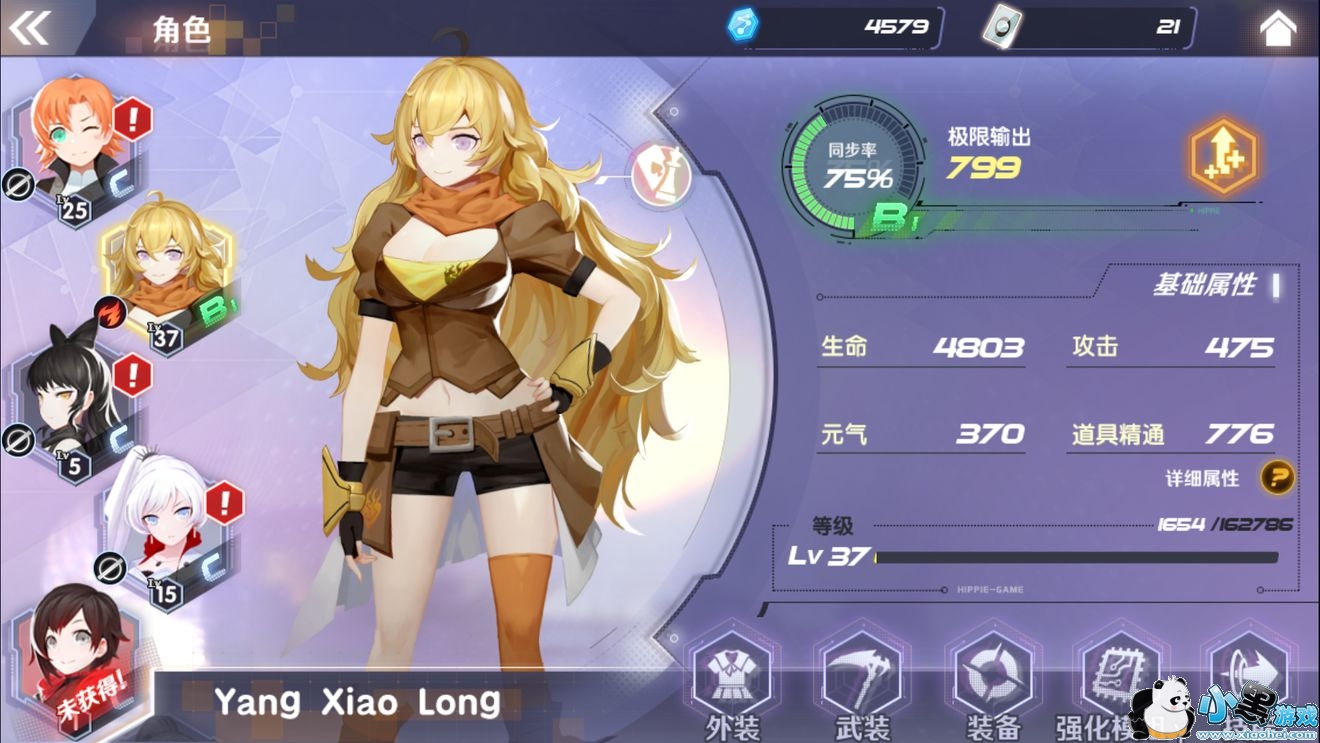
Task: Return to the home screen
Action: point(1277,29)
